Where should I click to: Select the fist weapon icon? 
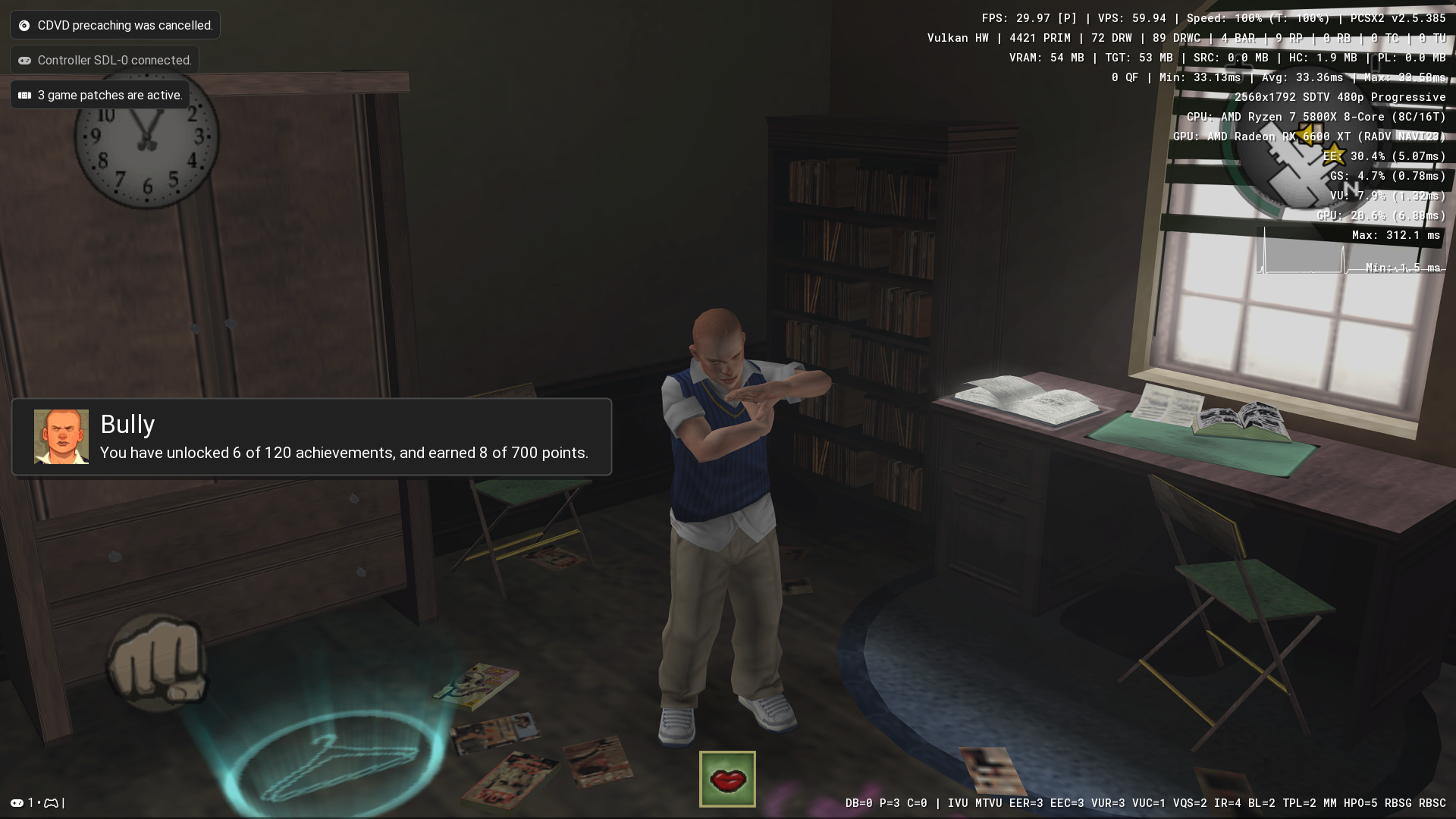coord(157,661)
